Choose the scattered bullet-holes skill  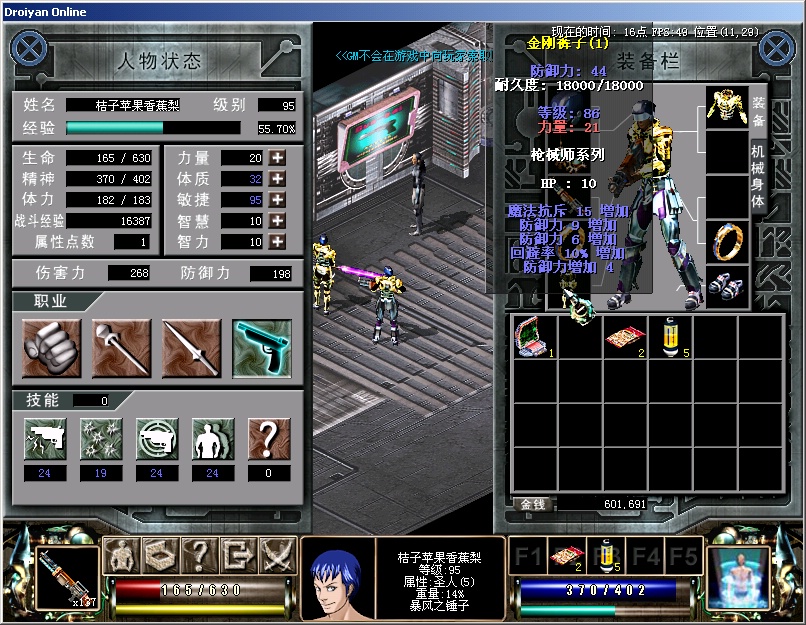tap(100, 439)
